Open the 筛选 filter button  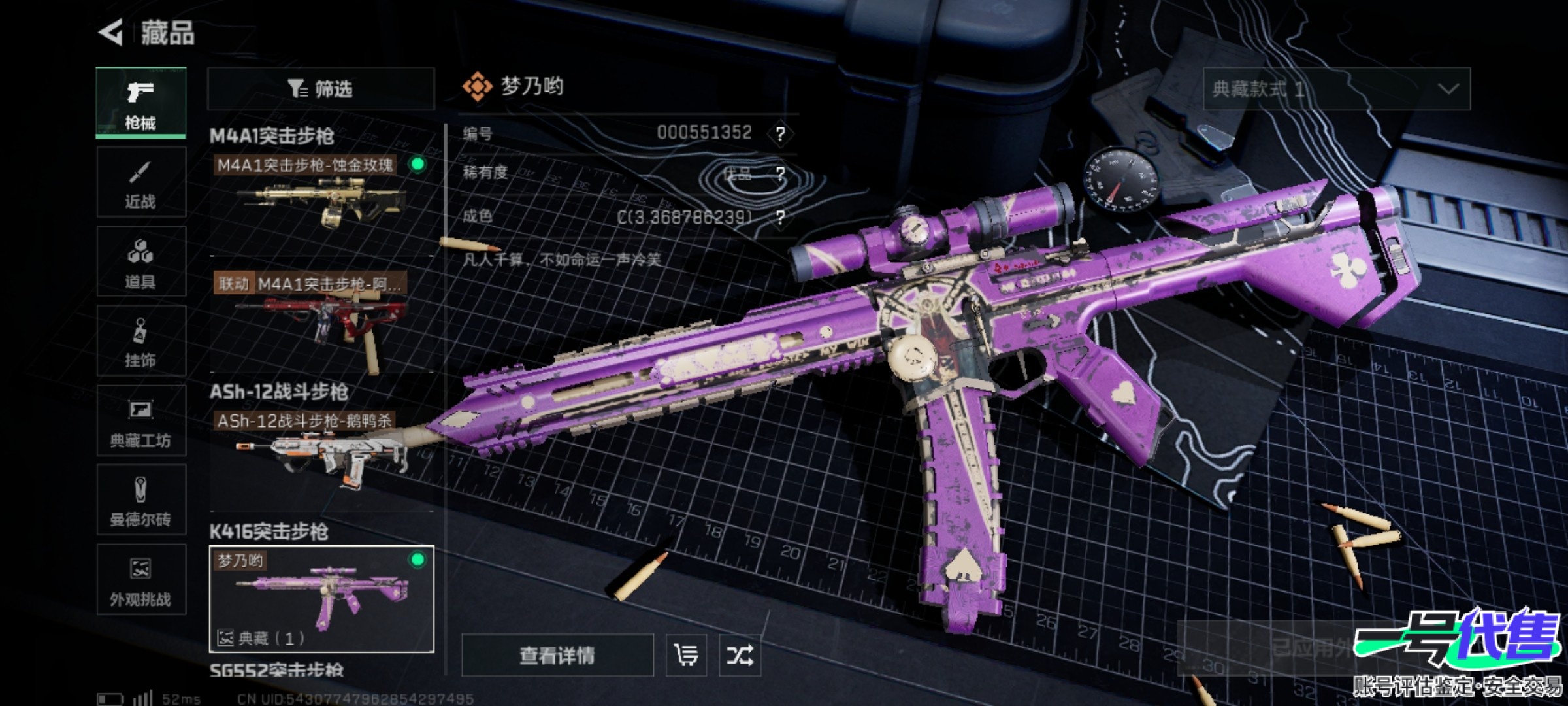(x=321, y=89)
